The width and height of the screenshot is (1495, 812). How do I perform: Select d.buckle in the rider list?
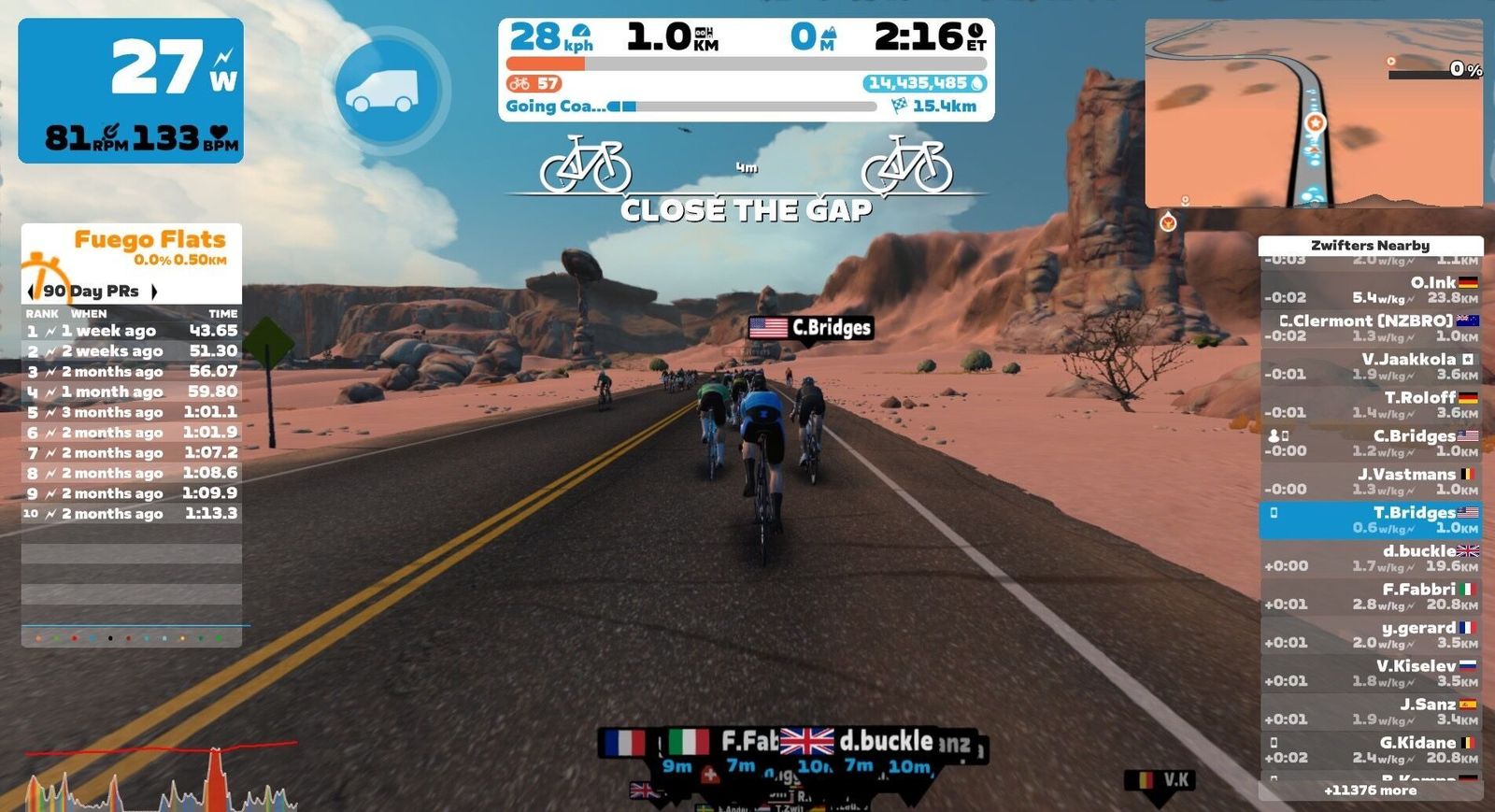pyautogui.click(x=1370, y=558)
